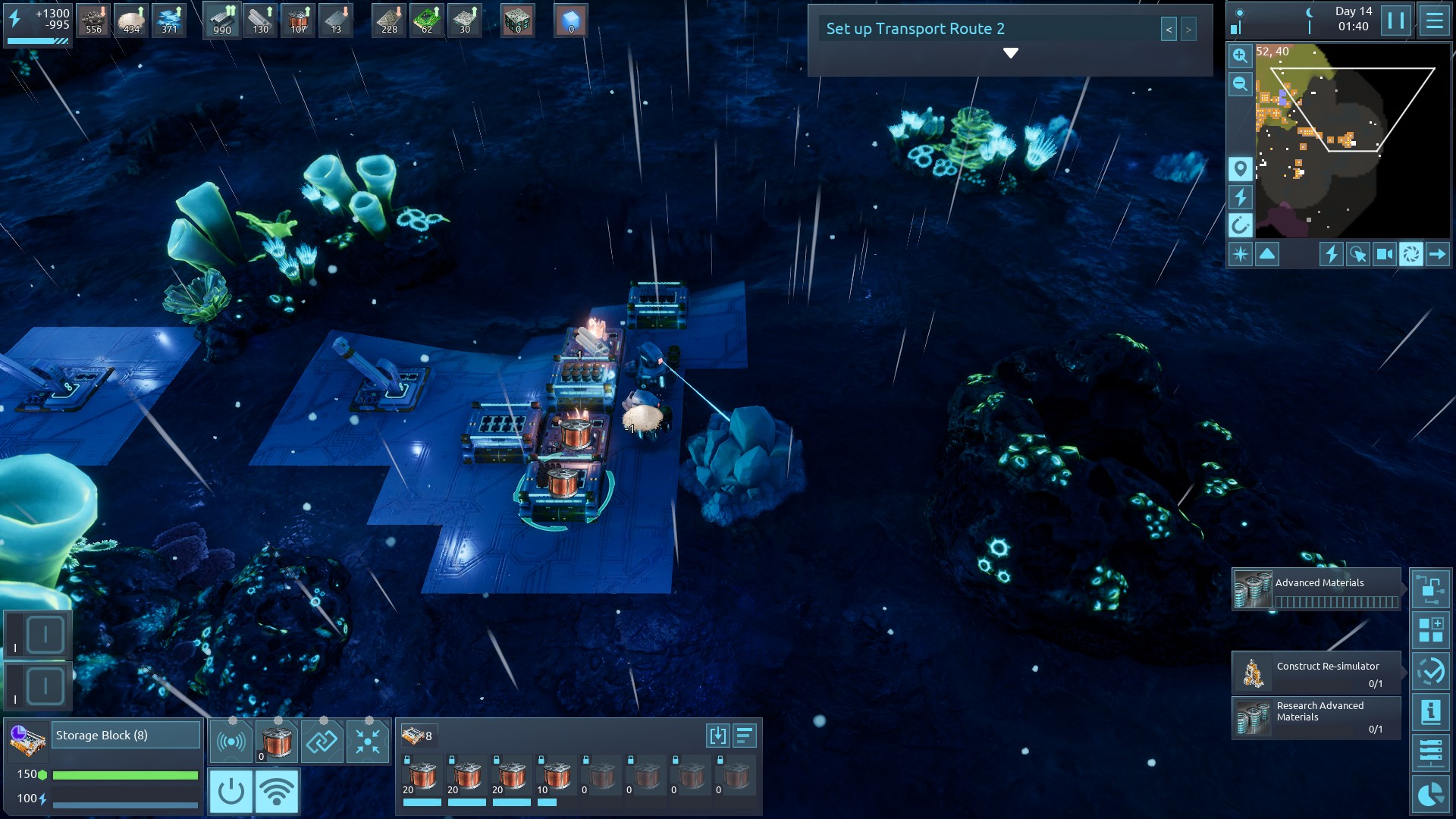Open the Construct Re-simulator quest
The image size is (1456, 819).
click(x=1316, y=673)
